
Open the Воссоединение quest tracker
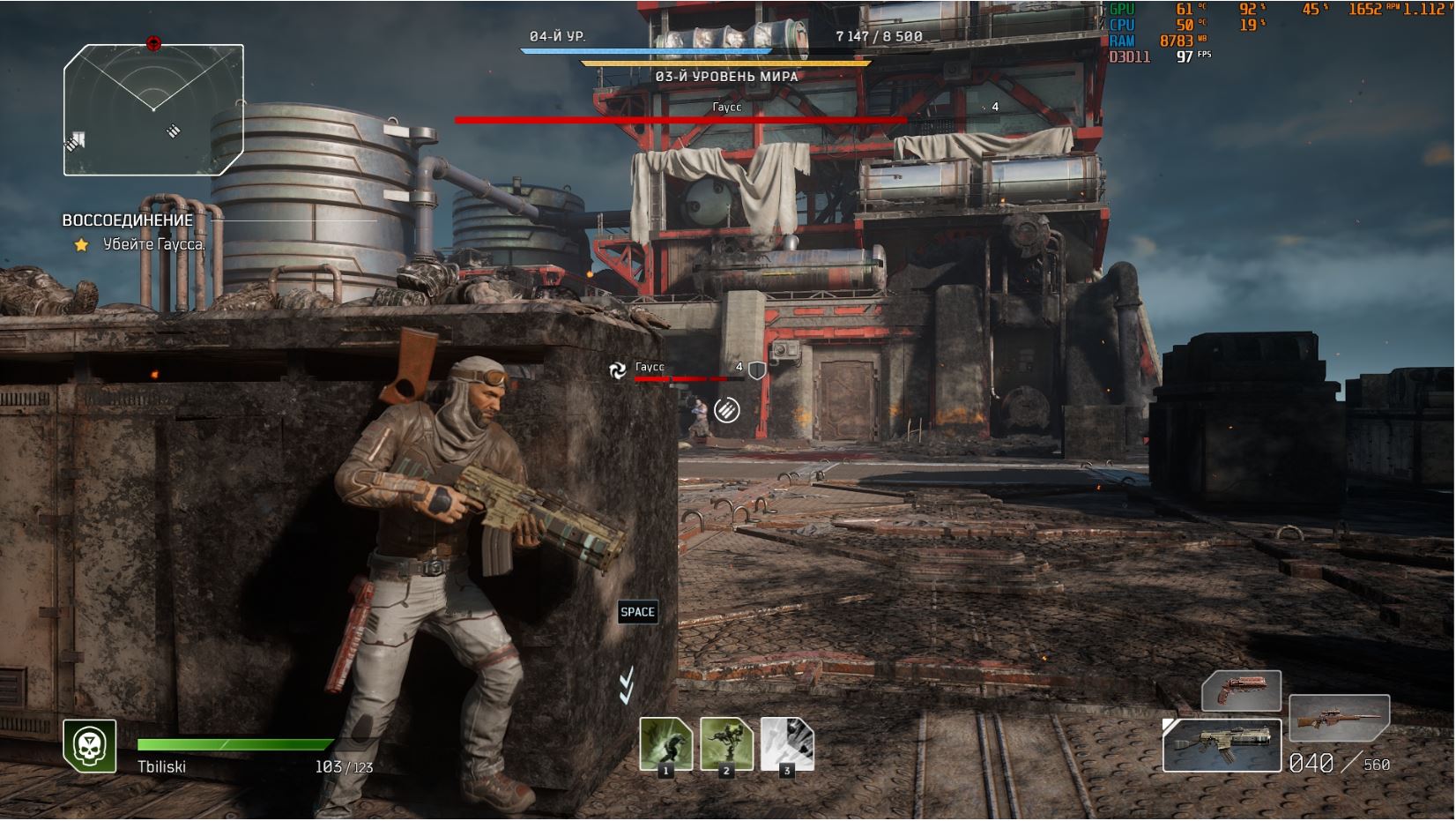[x=128, y=220]
